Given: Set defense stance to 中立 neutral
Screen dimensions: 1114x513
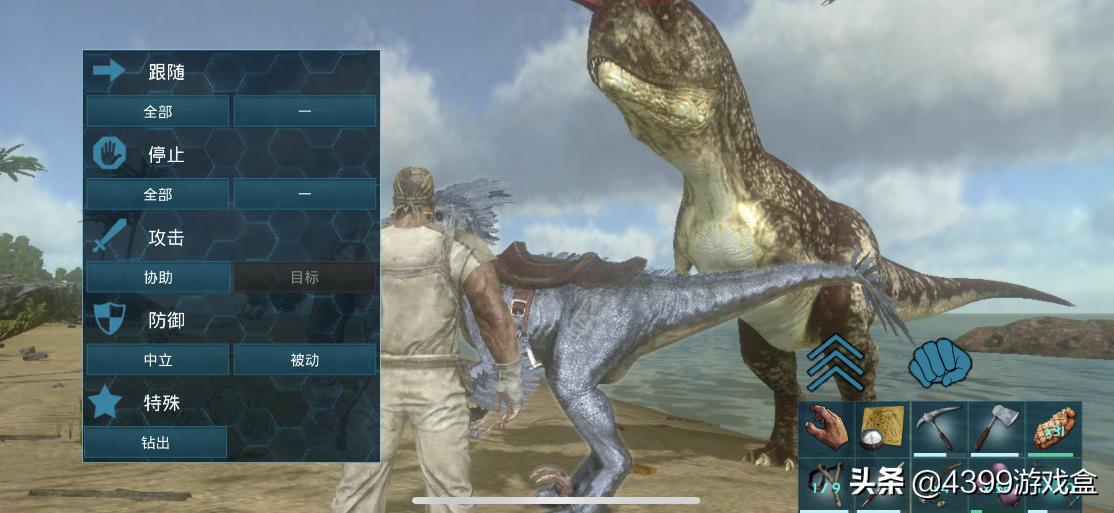Looking at the screenshot, I should 157,360.
